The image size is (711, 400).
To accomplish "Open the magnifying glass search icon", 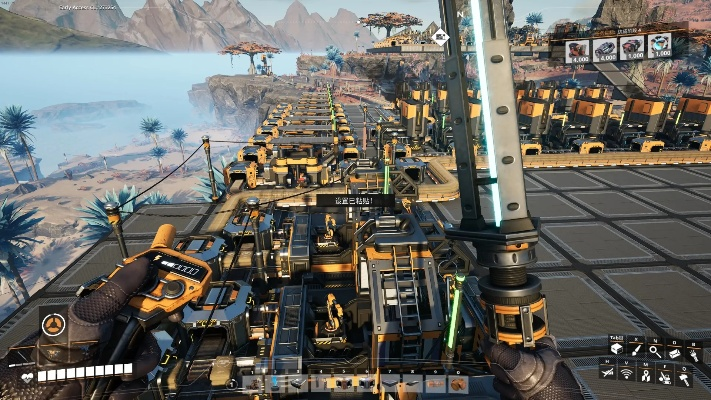I will click(655, 350).
